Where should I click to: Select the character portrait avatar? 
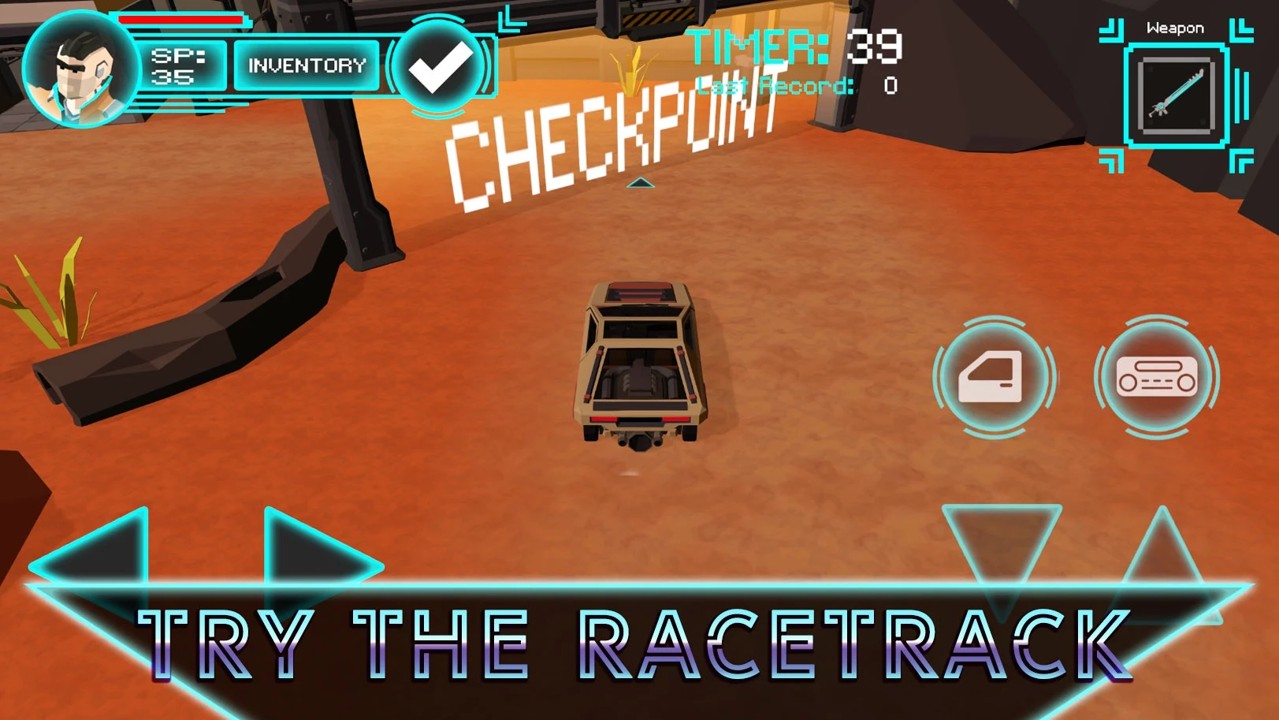coord(80,68)
